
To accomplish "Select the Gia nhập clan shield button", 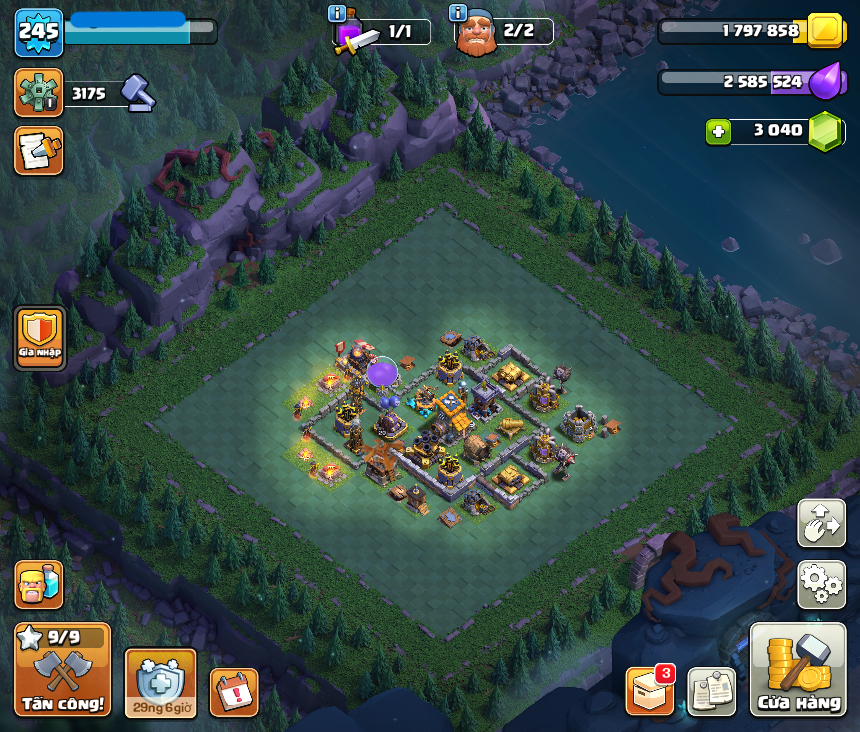I will pos(40,338).
